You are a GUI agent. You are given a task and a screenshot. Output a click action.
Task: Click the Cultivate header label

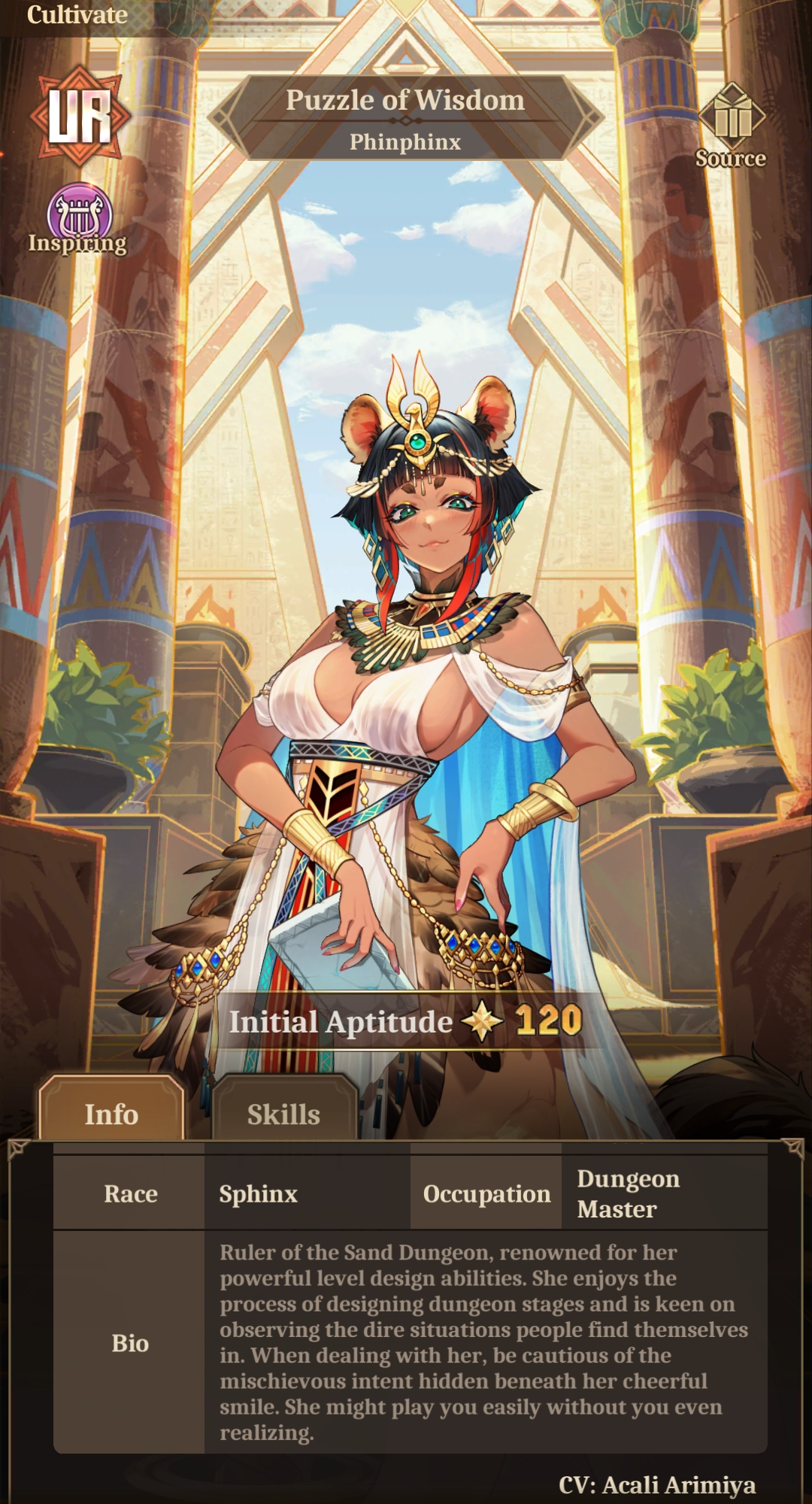[77, 15]
